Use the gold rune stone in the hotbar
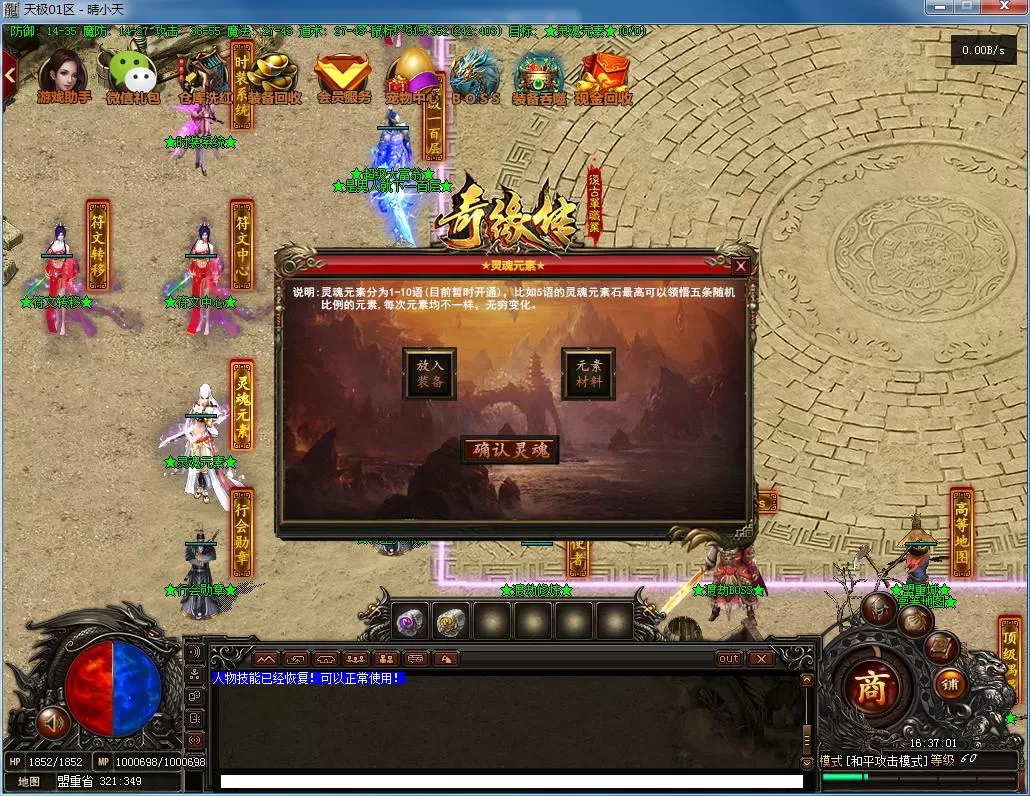The height and width of the screenshot is (796, 1030). tap(451, 621)
